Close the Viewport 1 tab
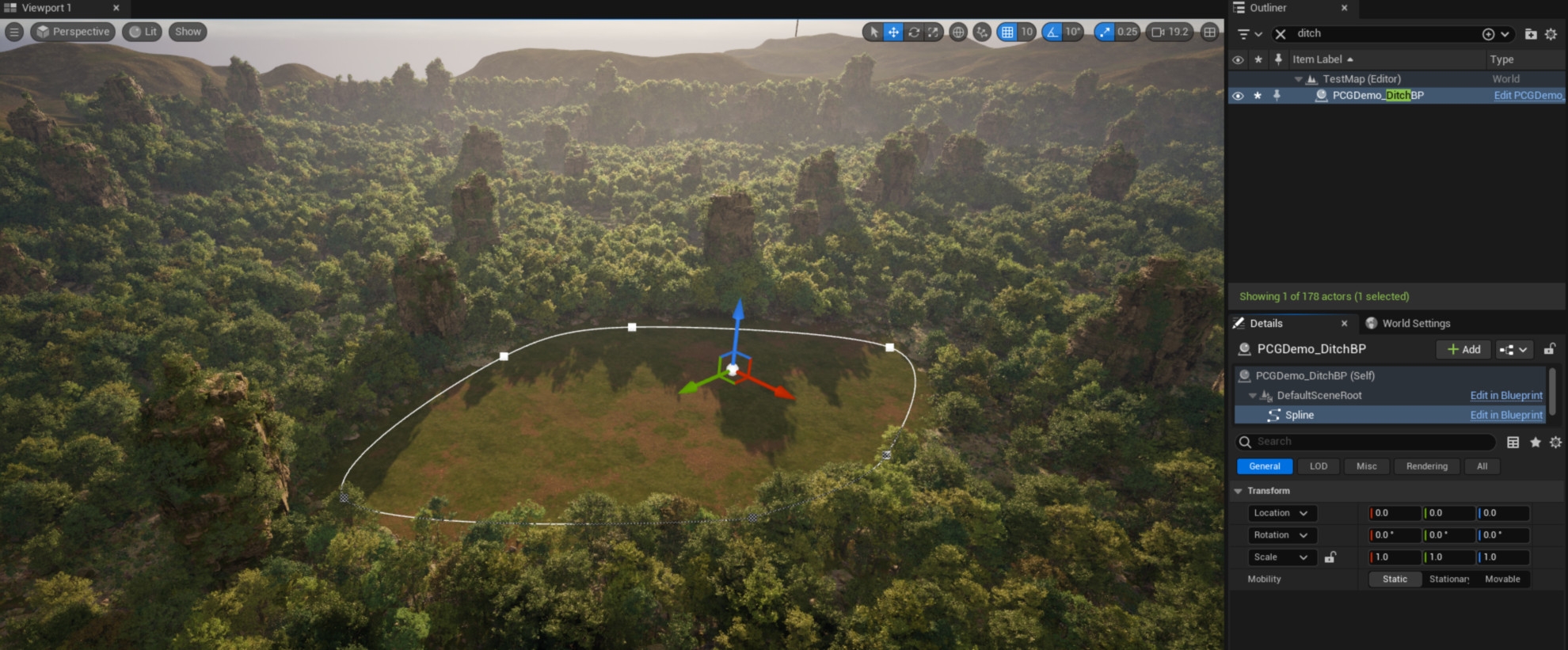This screenshot has height=650, width=1568. pyautogui.click(x=116, y=8)
